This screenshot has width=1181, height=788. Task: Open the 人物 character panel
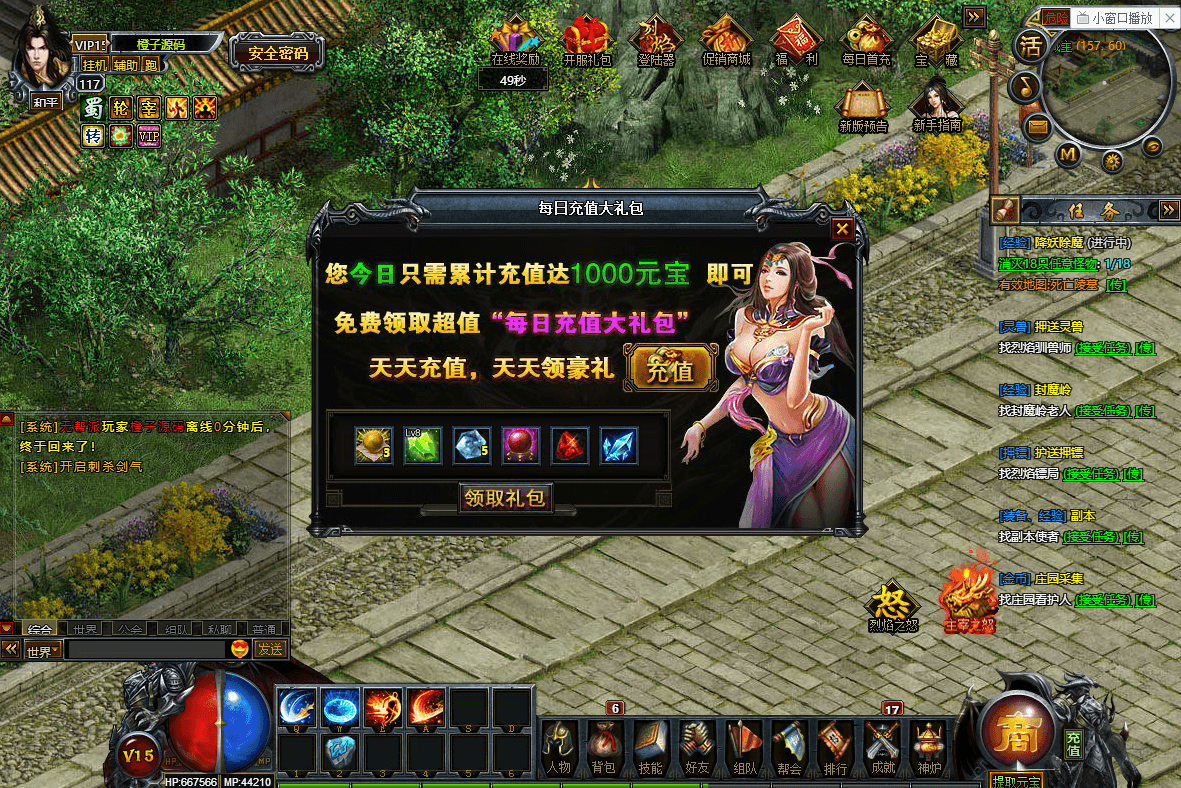click(x=559, y=748)
